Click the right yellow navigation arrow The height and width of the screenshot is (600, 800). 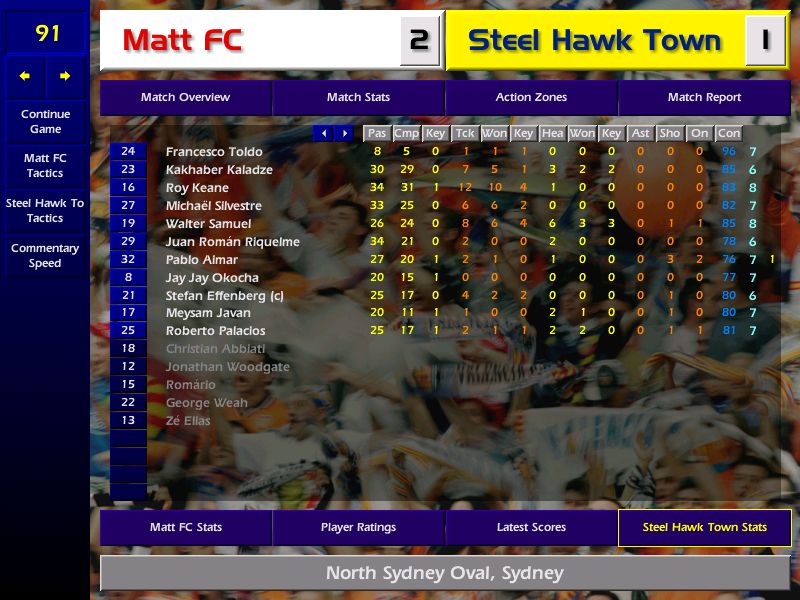click(65, 76)
